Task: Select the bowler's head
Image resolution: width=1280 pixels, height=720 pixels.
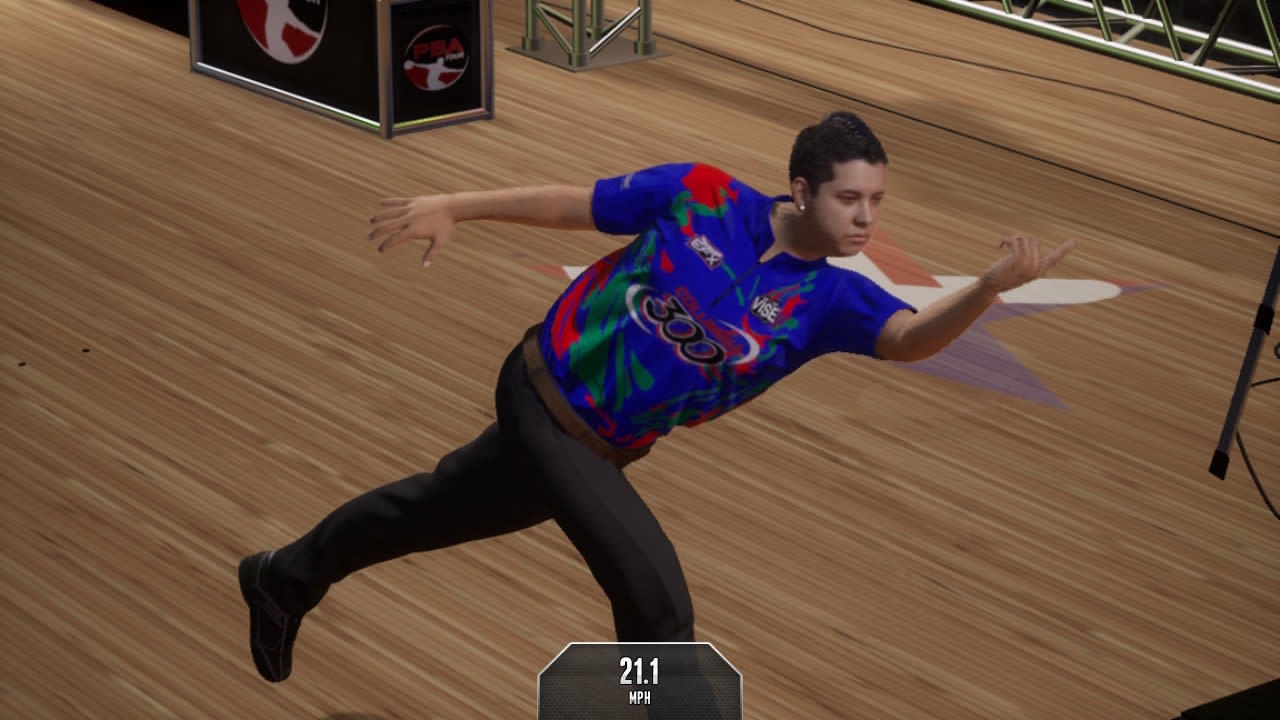Action: (840, 180)
